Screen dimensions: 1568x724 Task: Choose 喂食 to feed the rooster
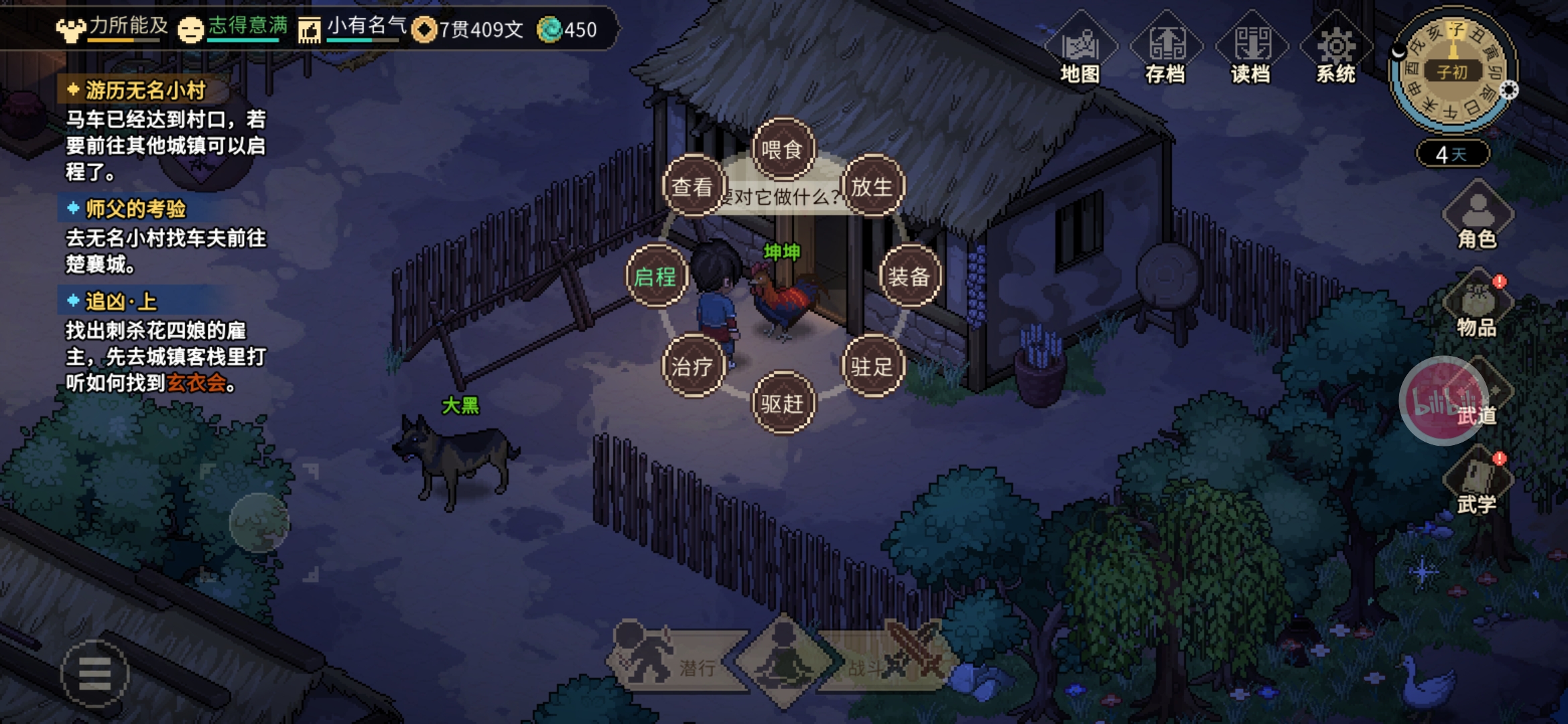coord(783,149)
